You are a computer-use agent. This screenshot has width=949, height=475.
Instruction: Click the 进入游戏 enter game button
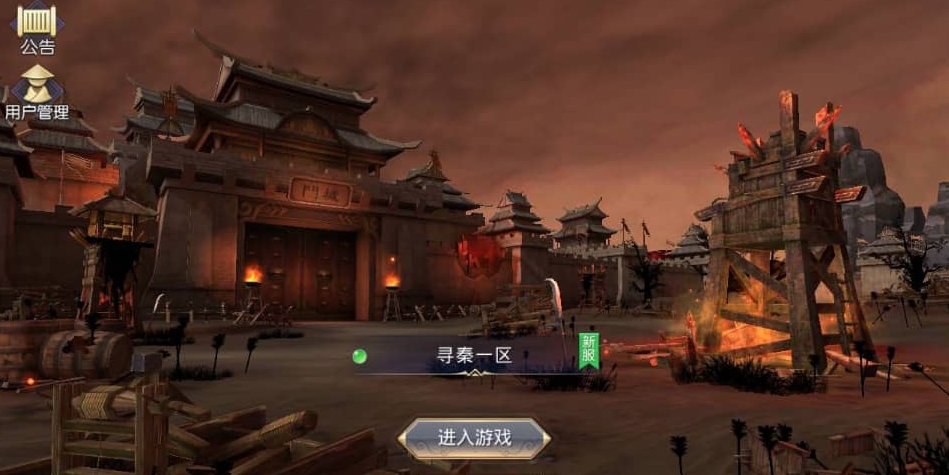click(x=474, y=438)
